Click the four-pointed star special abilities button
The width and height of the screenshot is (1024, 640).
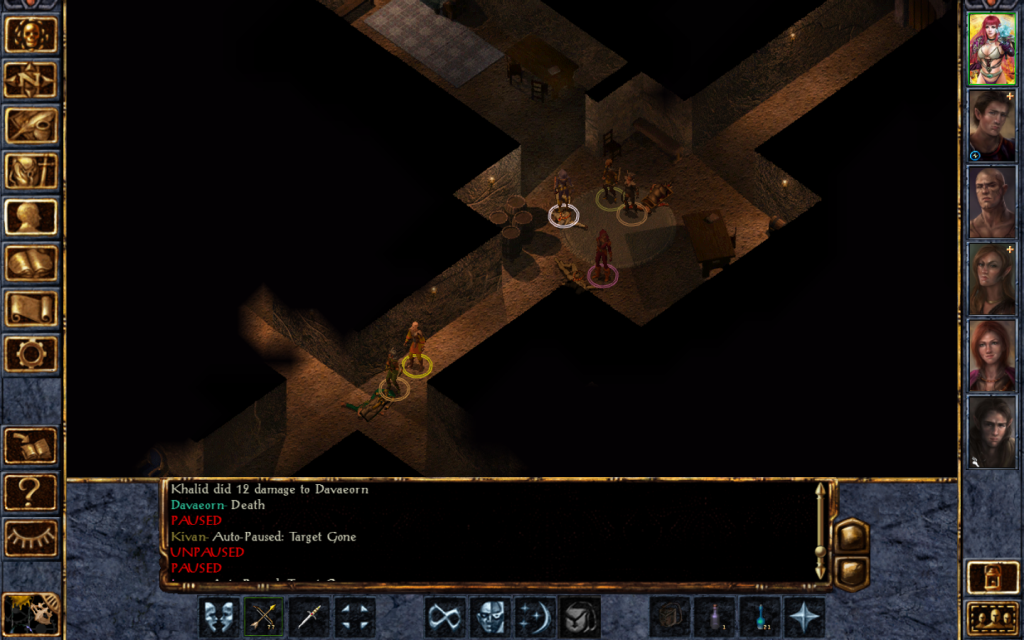pos(805,617)
